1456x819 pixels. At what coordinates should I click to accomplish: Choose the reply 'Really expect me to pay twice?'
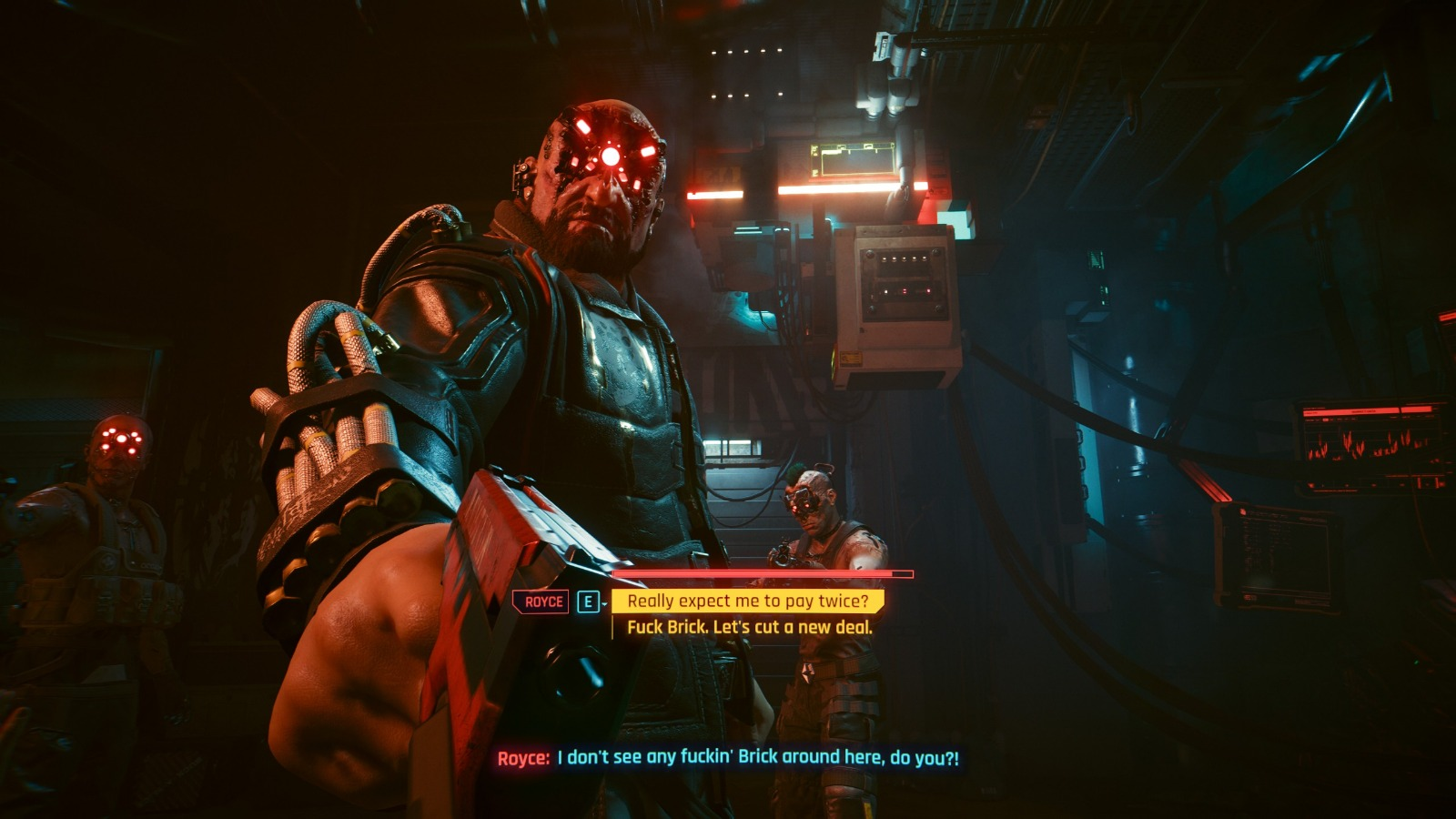click(747, 601)
